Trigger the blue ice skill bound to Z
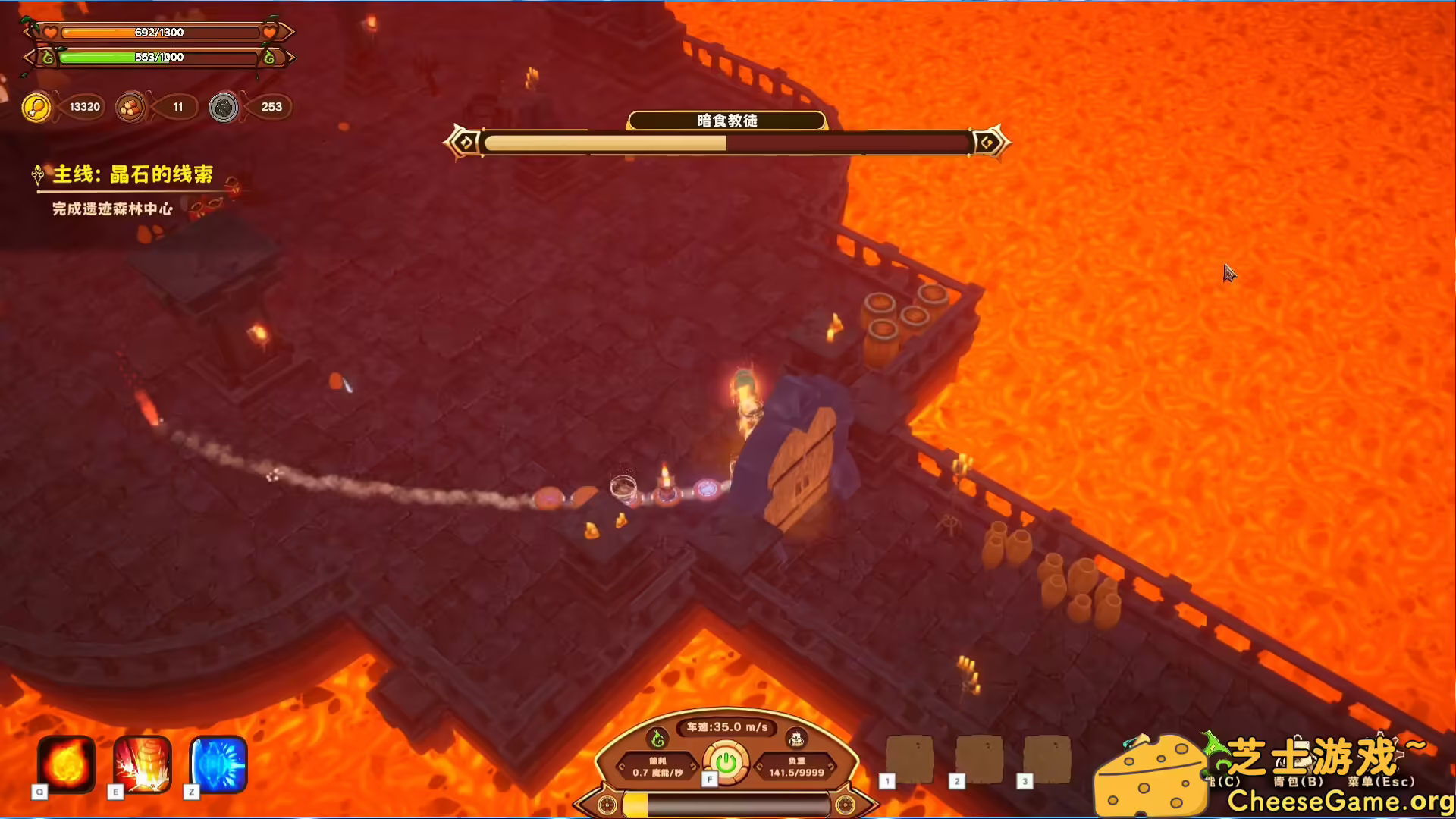 [x=216, y=766]
